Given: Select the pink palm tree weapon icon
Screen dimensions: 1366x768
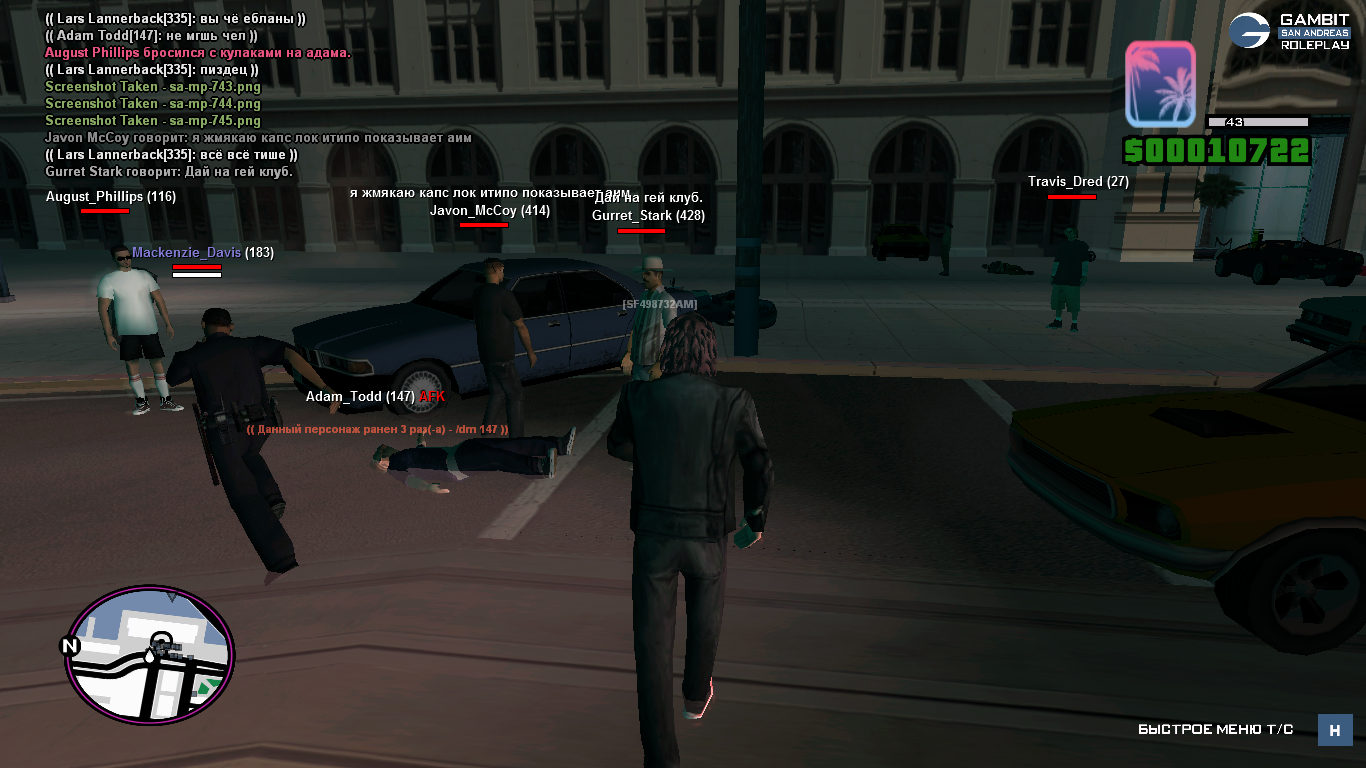Looking at the screenshot, I should point(1160,84).
